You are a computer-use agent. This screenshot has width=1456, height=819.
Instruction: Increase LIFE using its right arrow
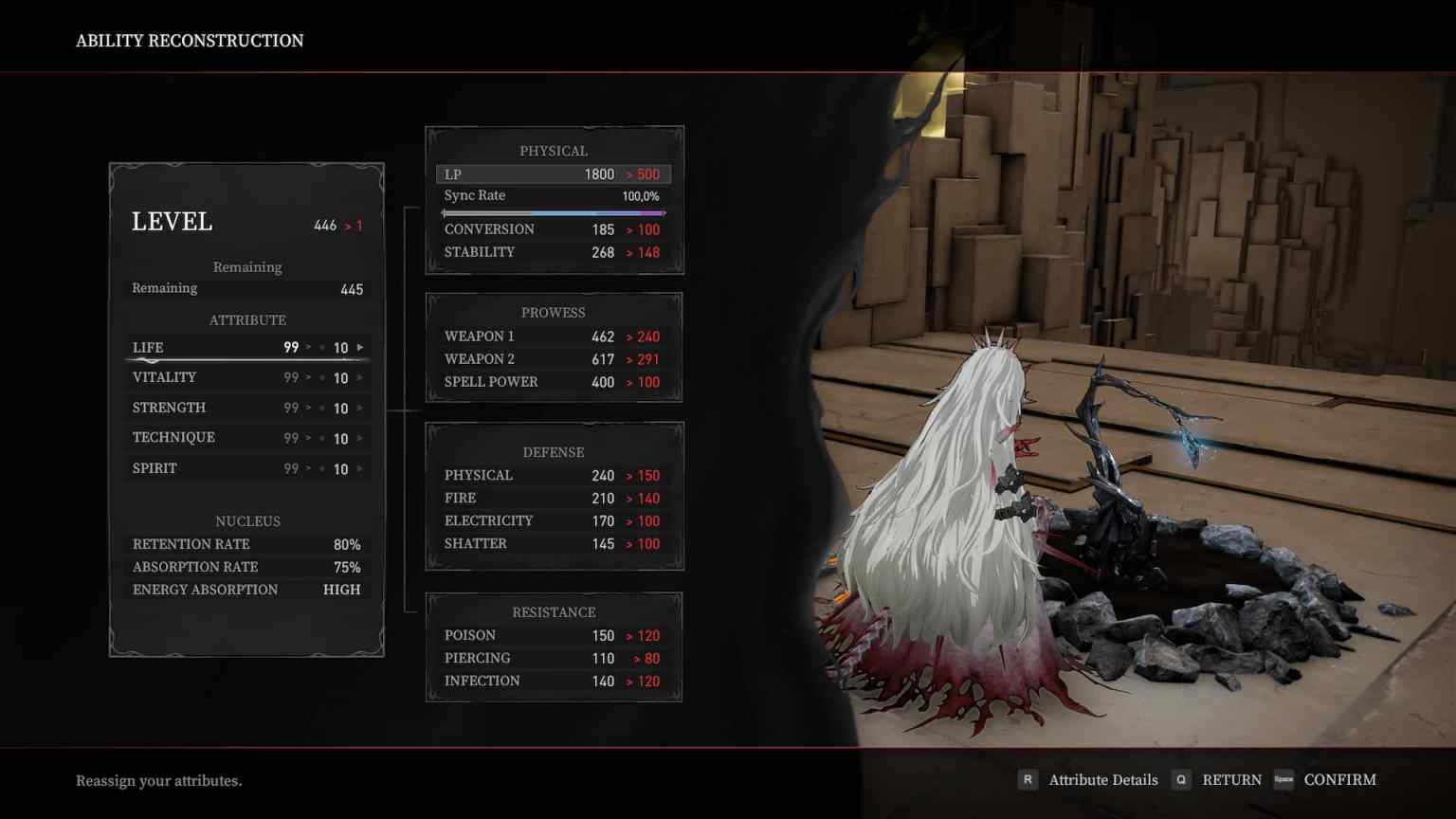pyautogui.click(x=359, y=347)
